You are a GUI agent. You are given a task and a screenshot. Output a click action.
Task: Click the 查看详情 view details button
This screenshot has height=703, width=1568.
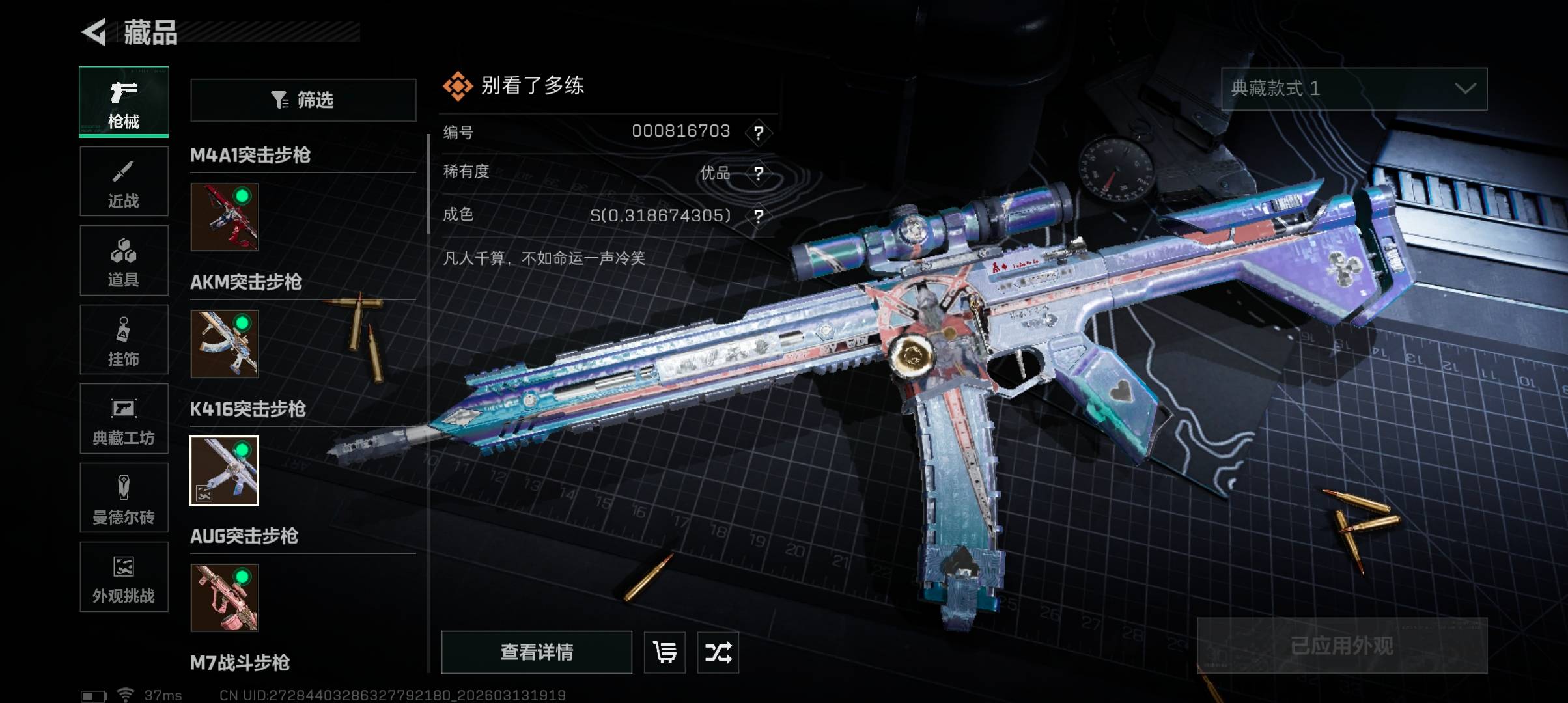pos(537,652)
